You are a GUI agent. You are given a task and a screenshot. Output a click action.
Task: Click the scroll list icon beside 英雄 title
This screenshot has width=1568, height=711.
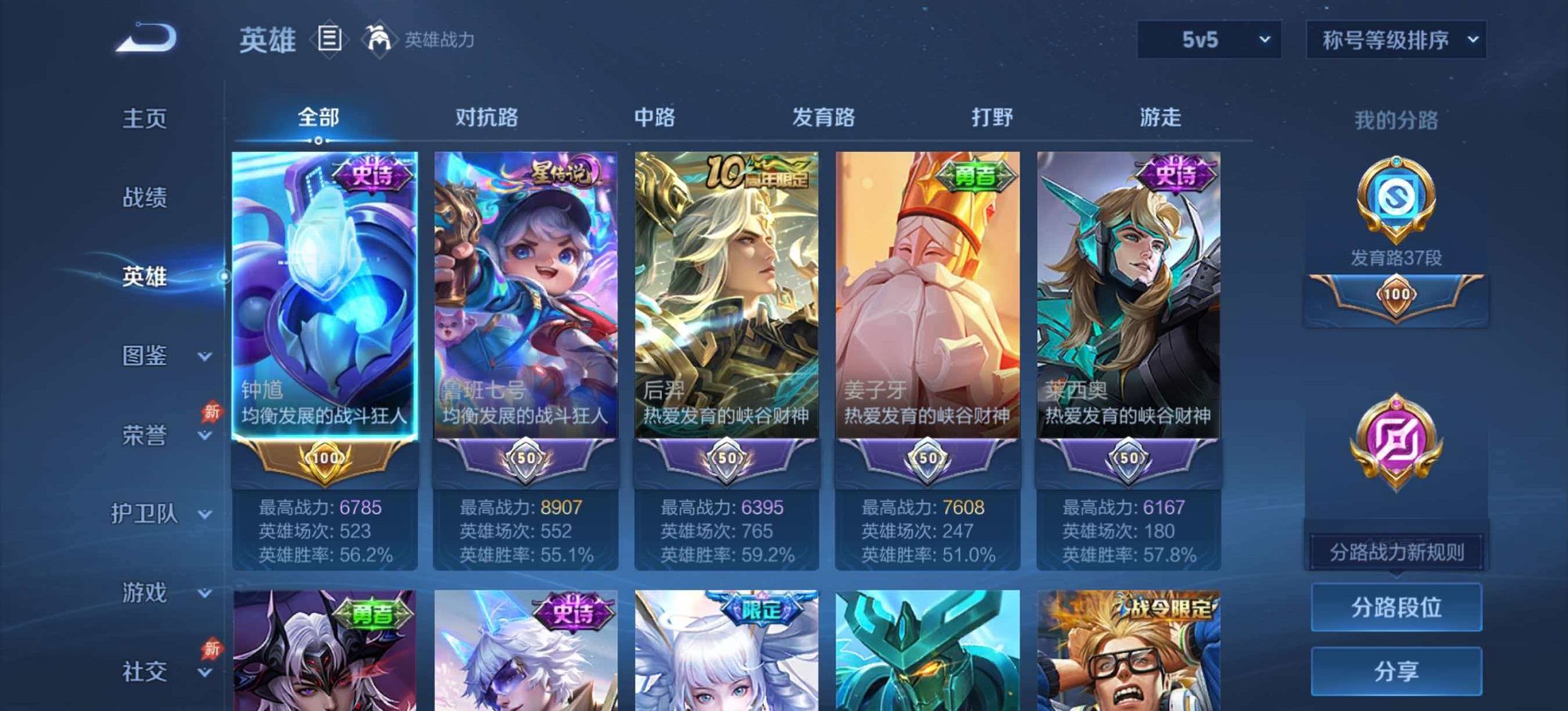point(330,39)
